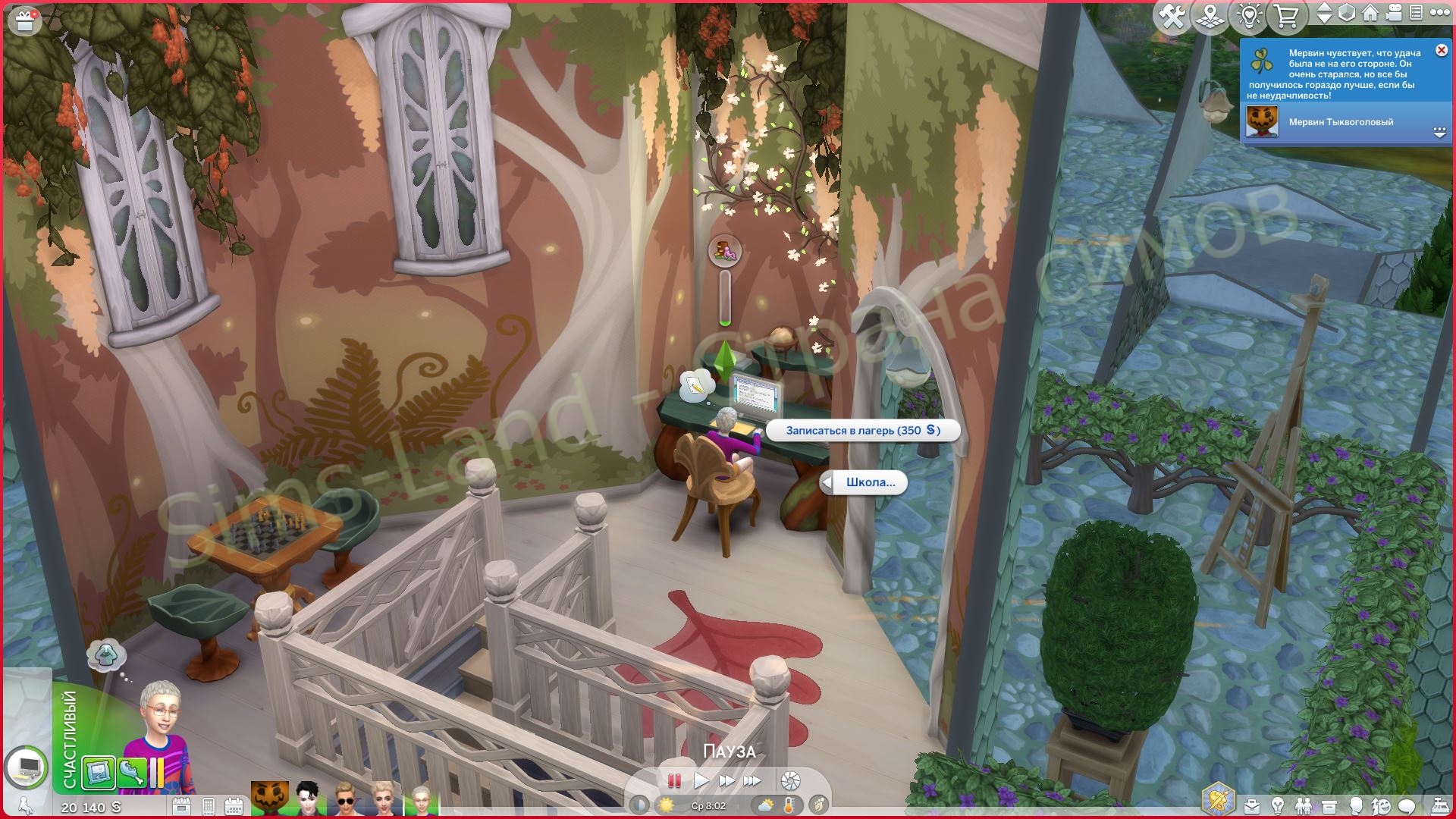Choose "Записаться в лагерь (350 §)" option
The width and height of the screenshot is (1456, 819).
point(862,431)
